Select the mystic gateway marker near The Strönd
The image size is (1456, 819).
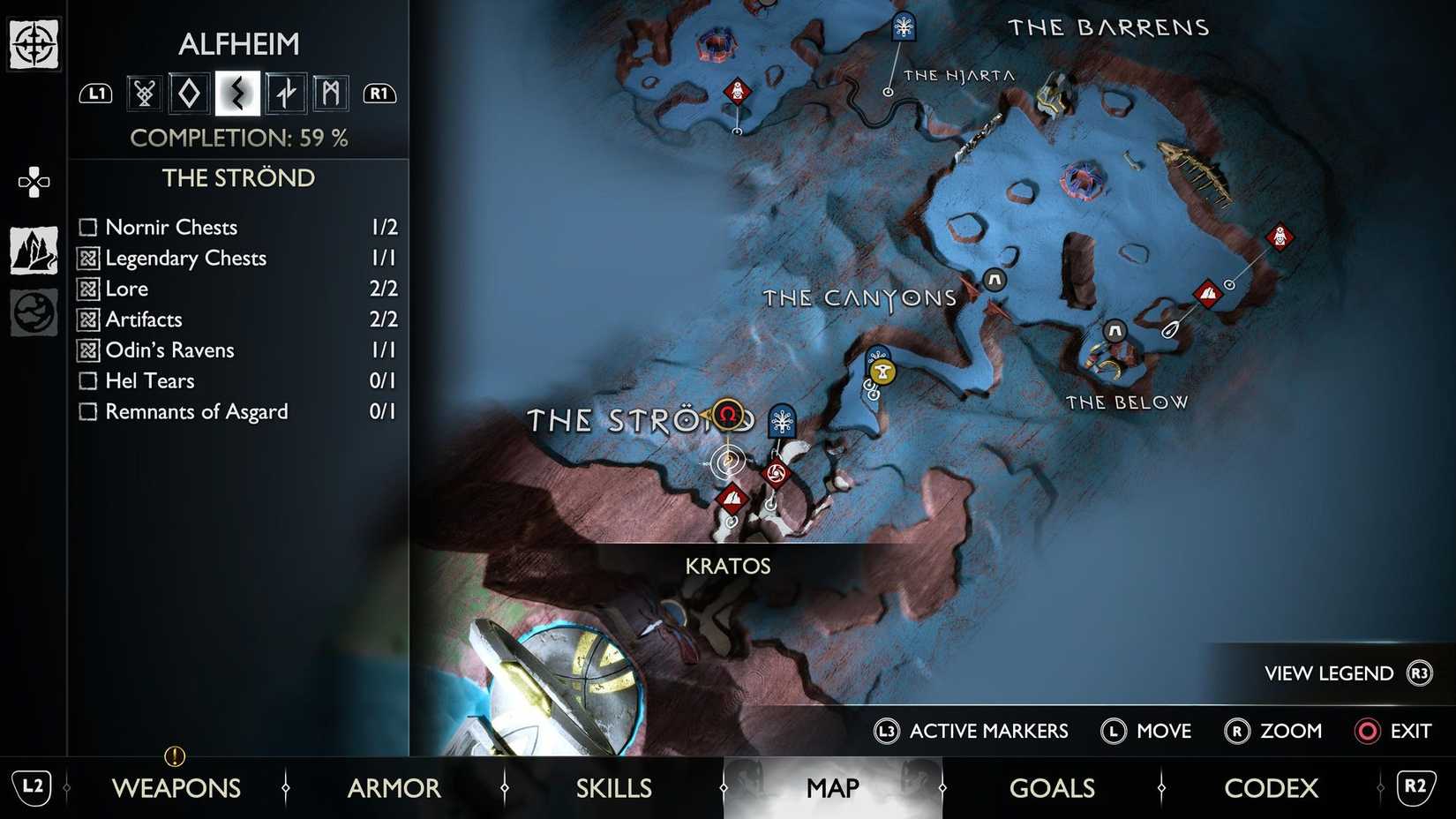point(782,420)
